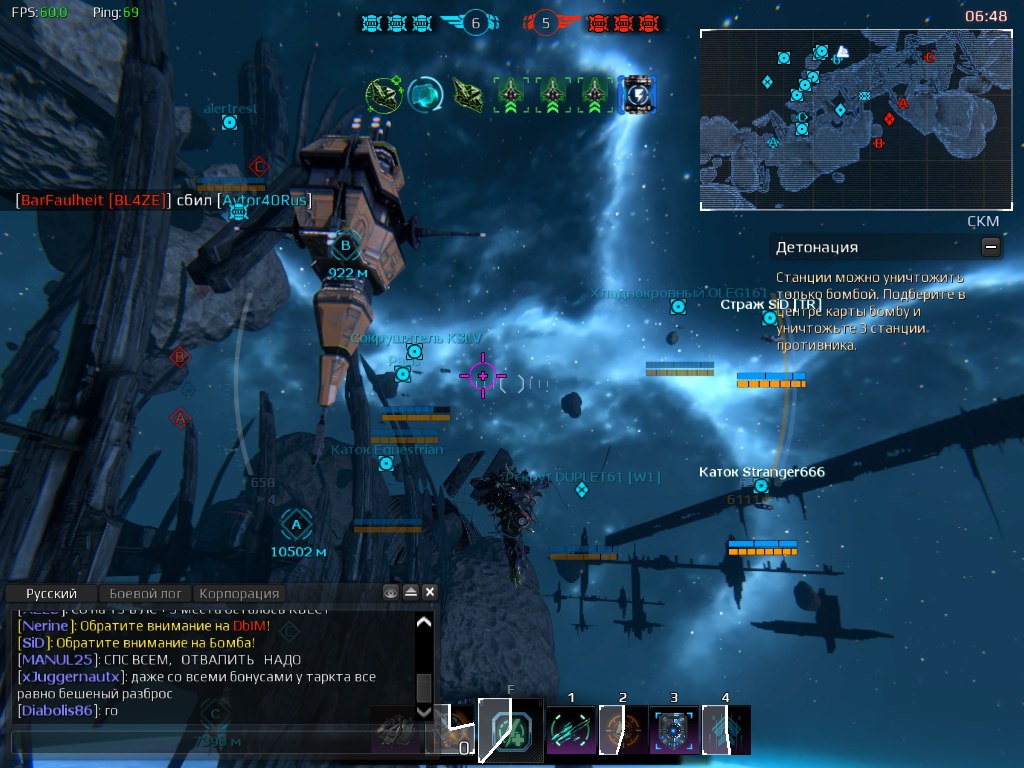The image size is (1024, 768).
Task: Select the Корпорация chat tab
Action: 237,593
